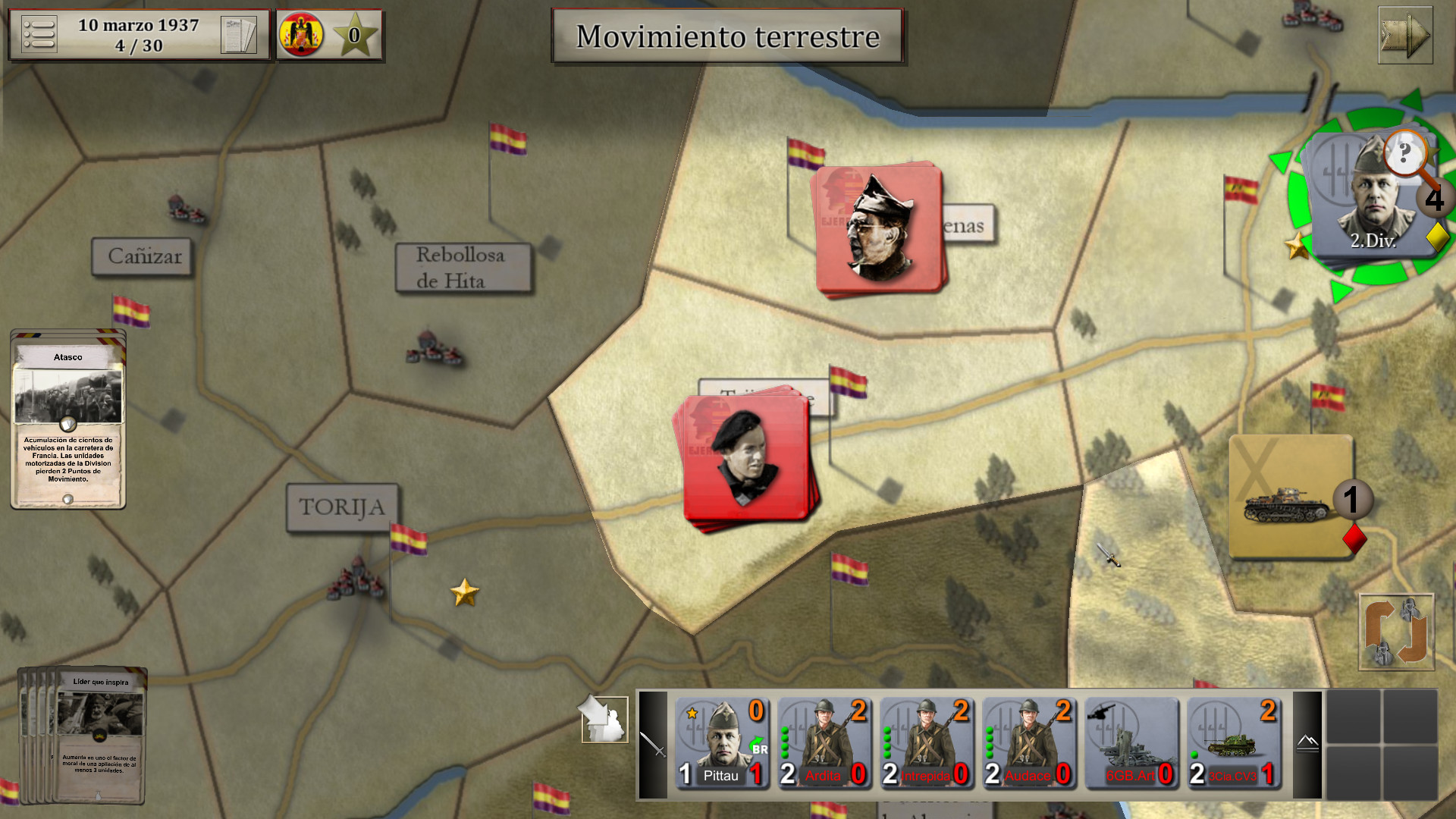This screenshot has width=1456, height=819.
Task: Click the Nationalist flag emblem
Action: (303, 33)
